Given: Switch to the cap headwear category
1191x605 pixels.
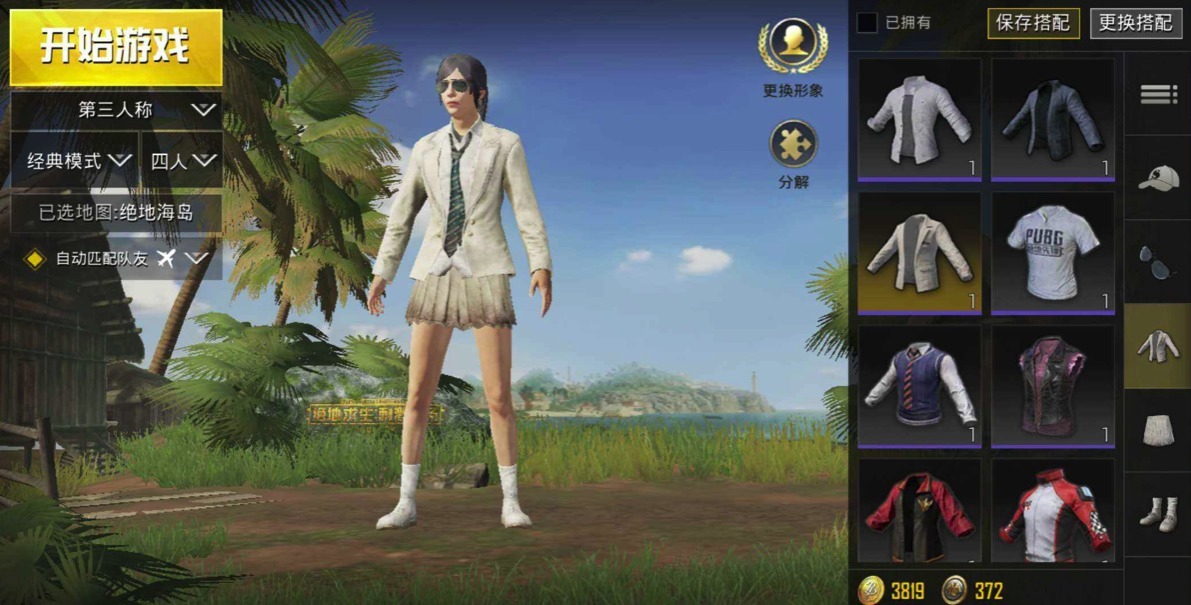Looking at the screenshot, I should tap(1158, 178).
